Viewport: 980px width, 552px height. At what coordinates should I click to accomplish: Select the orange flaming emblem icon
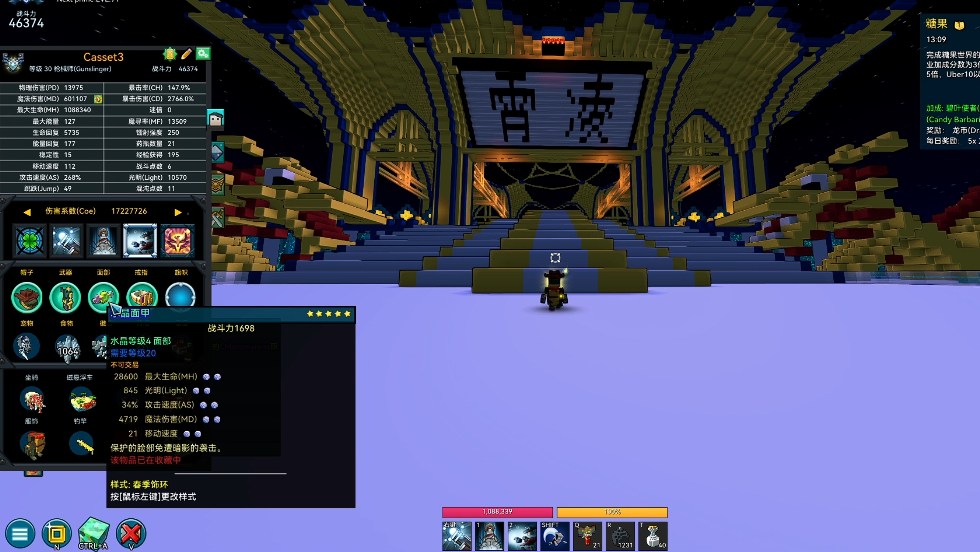click(x=178, y=240)
